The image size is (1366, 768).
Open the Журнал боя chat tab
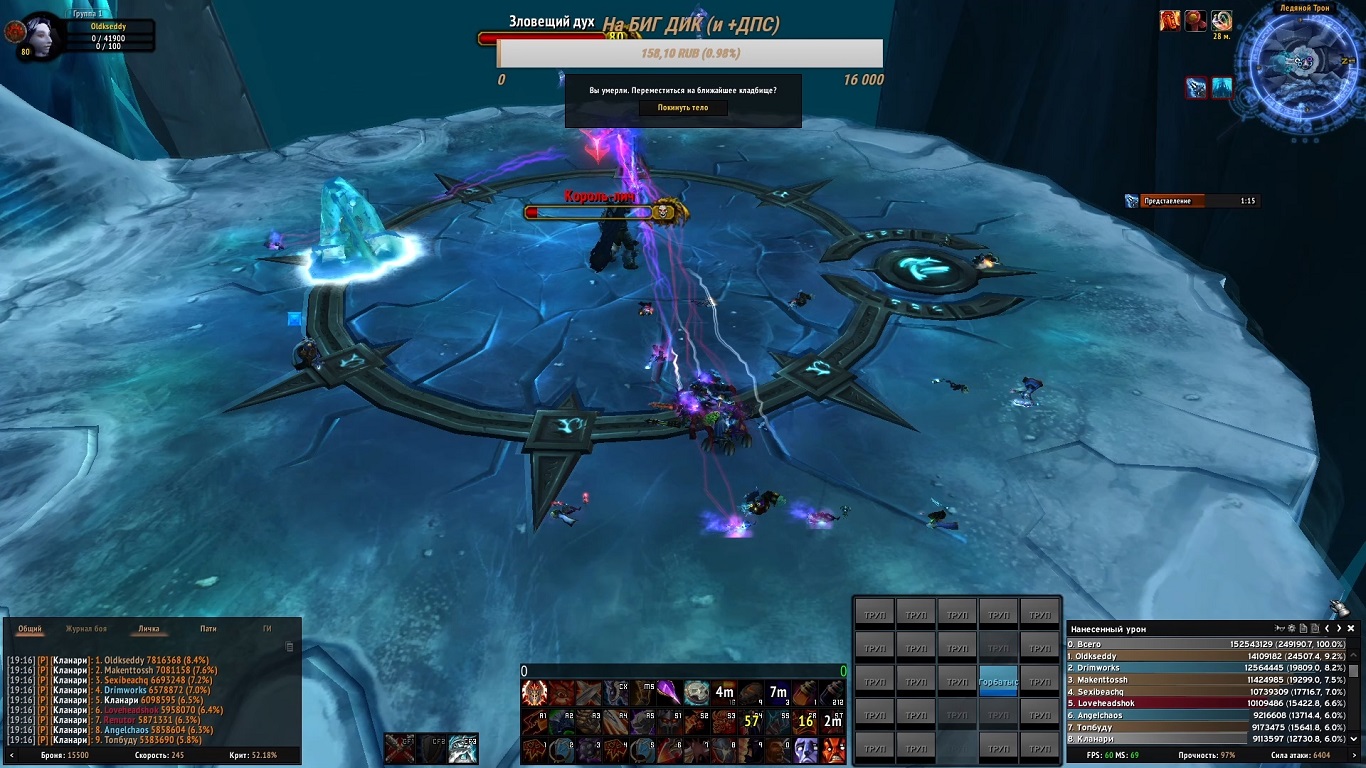coord(86,629)
